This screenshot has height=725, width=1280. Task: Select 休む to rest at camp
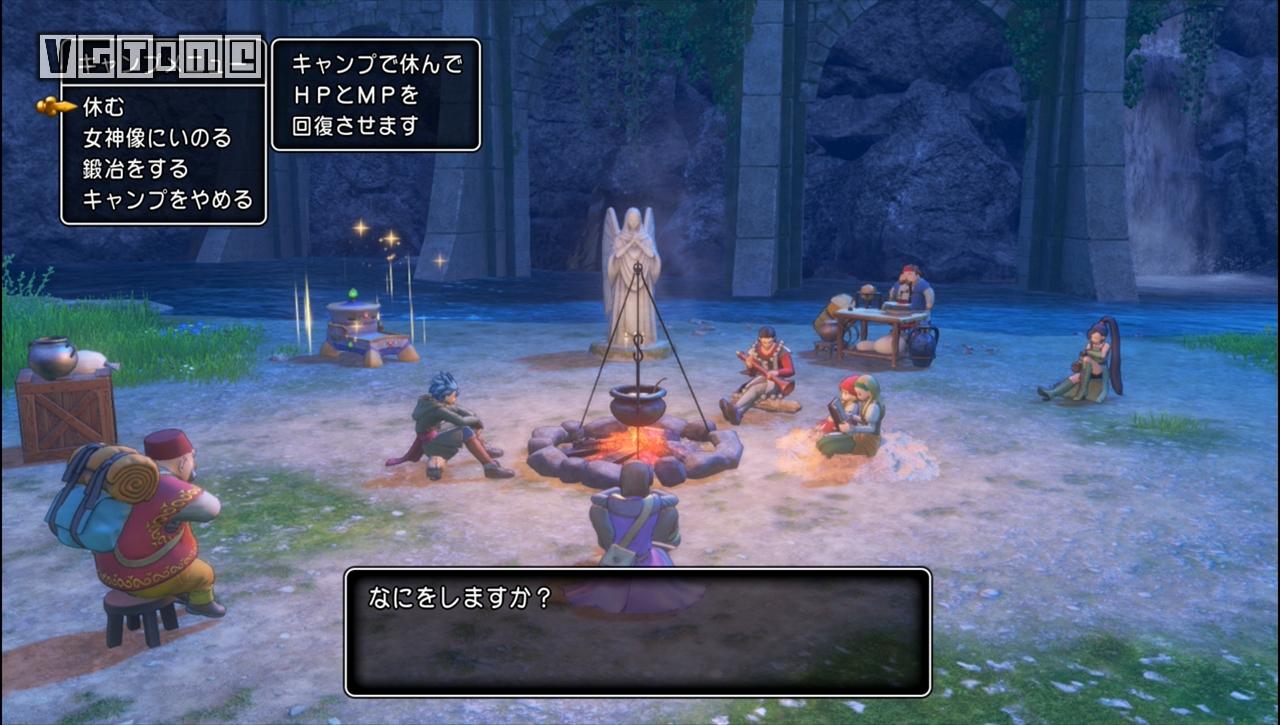point(103,106)
